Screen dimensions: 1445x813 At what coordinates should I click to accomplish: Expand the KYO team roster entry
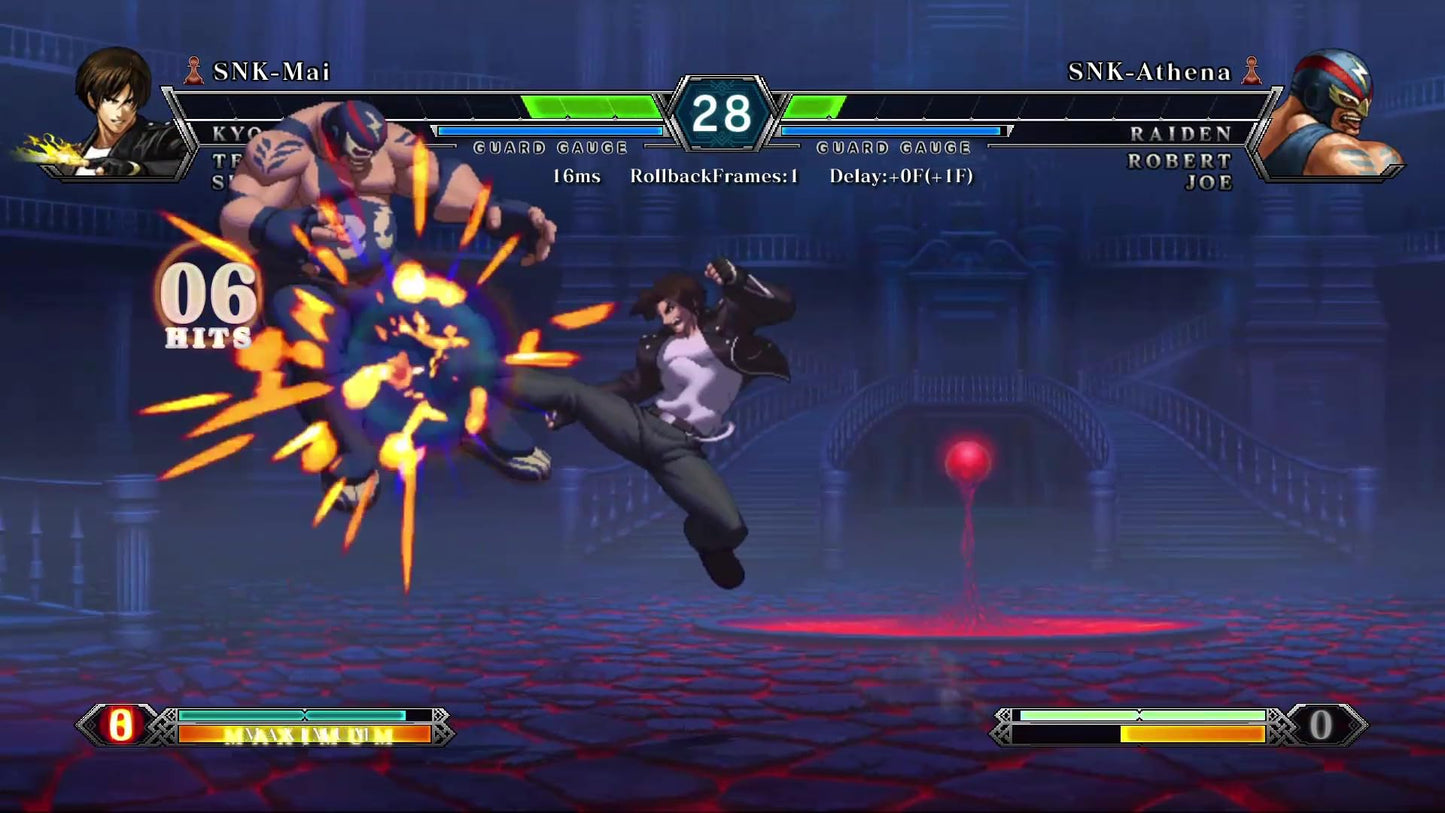pyautogui.click(x=234, y=130)
